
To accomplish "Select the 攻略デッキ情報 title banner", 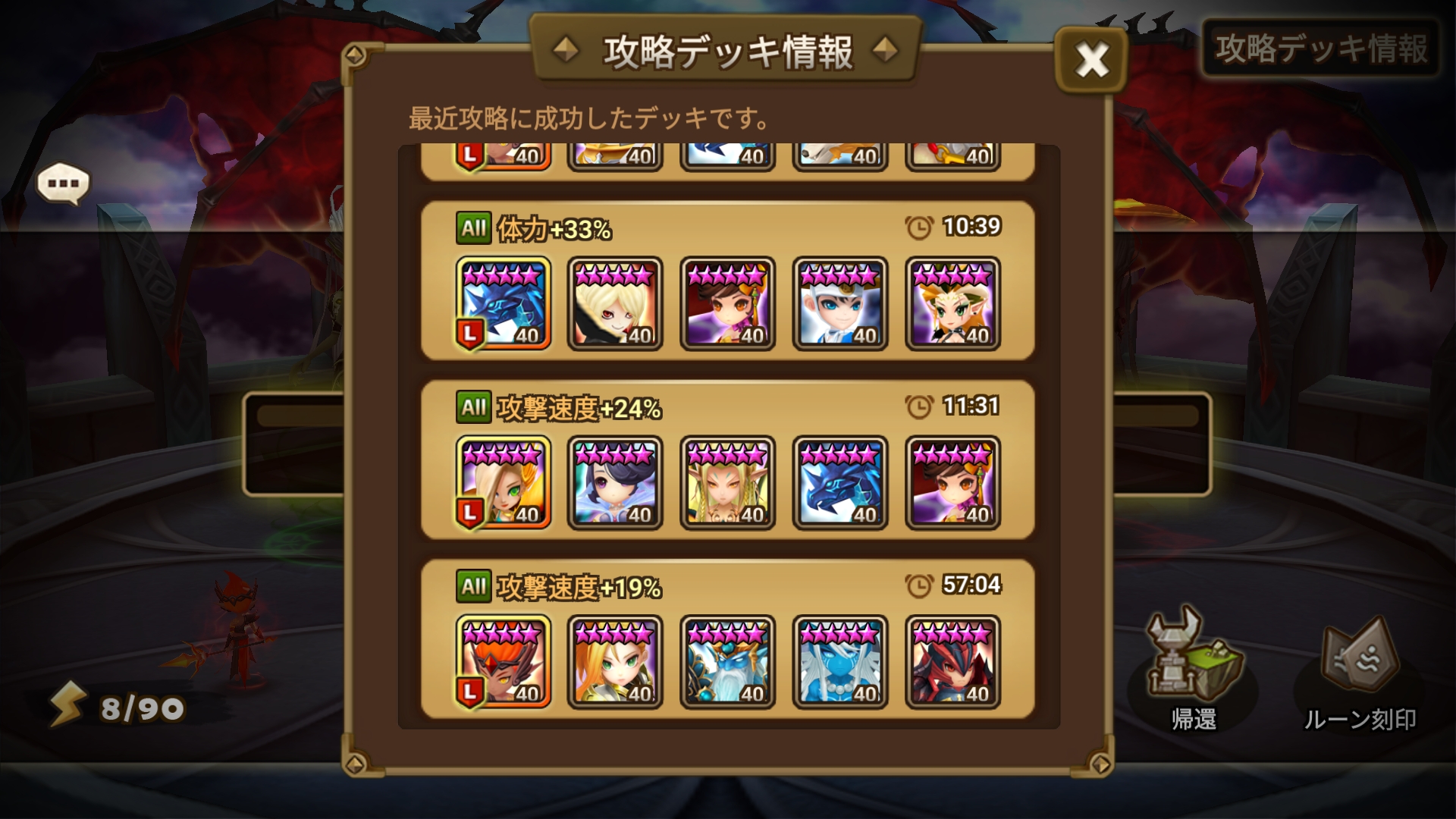I will pos(726,50).
